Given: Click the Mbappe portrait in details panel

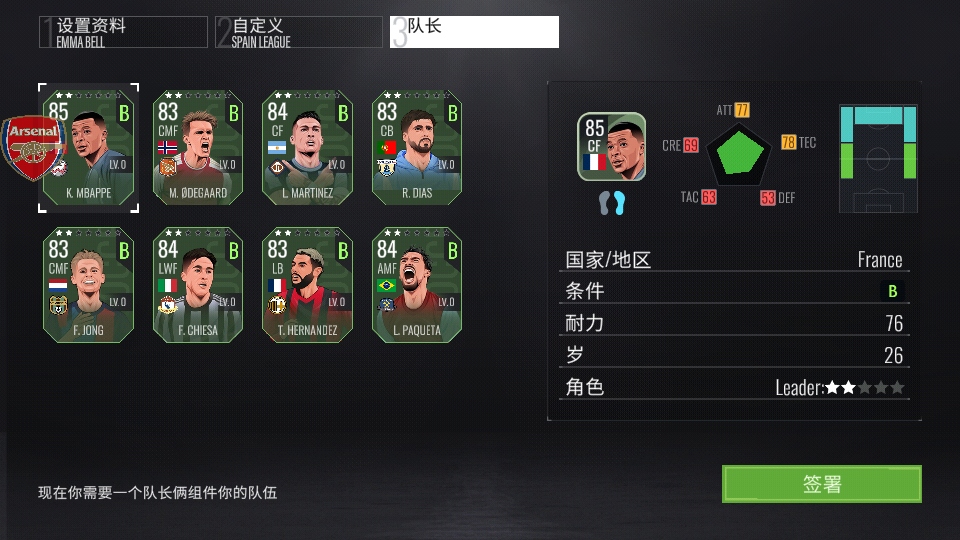Looking at the screenshot, I should click(611, 147).
